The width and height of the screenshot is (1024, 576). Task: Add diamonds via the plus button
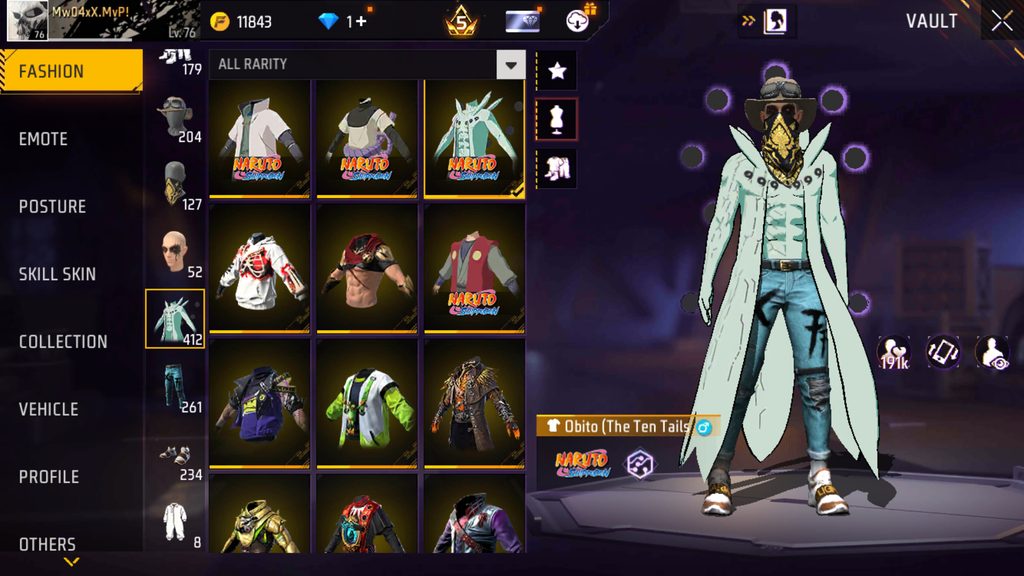click(x=360, y=21)
